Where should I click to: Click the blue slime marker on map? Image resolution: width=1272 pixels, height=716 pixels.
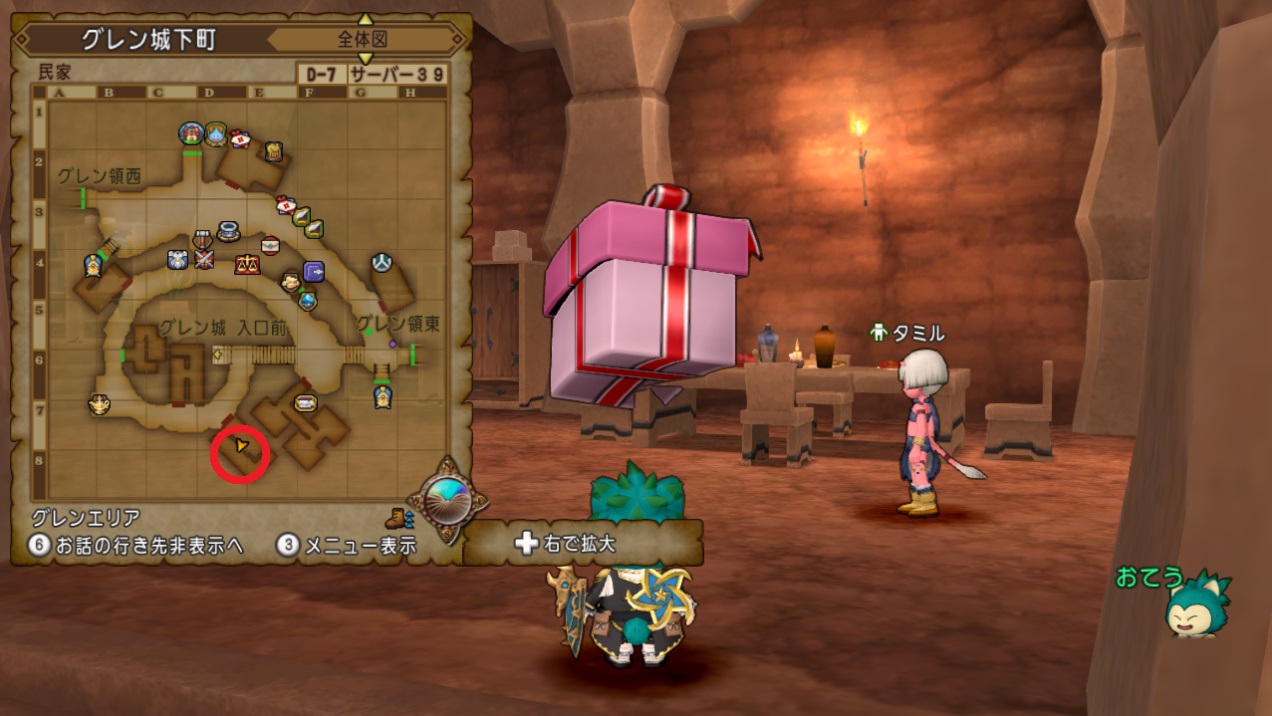point(217,133)
